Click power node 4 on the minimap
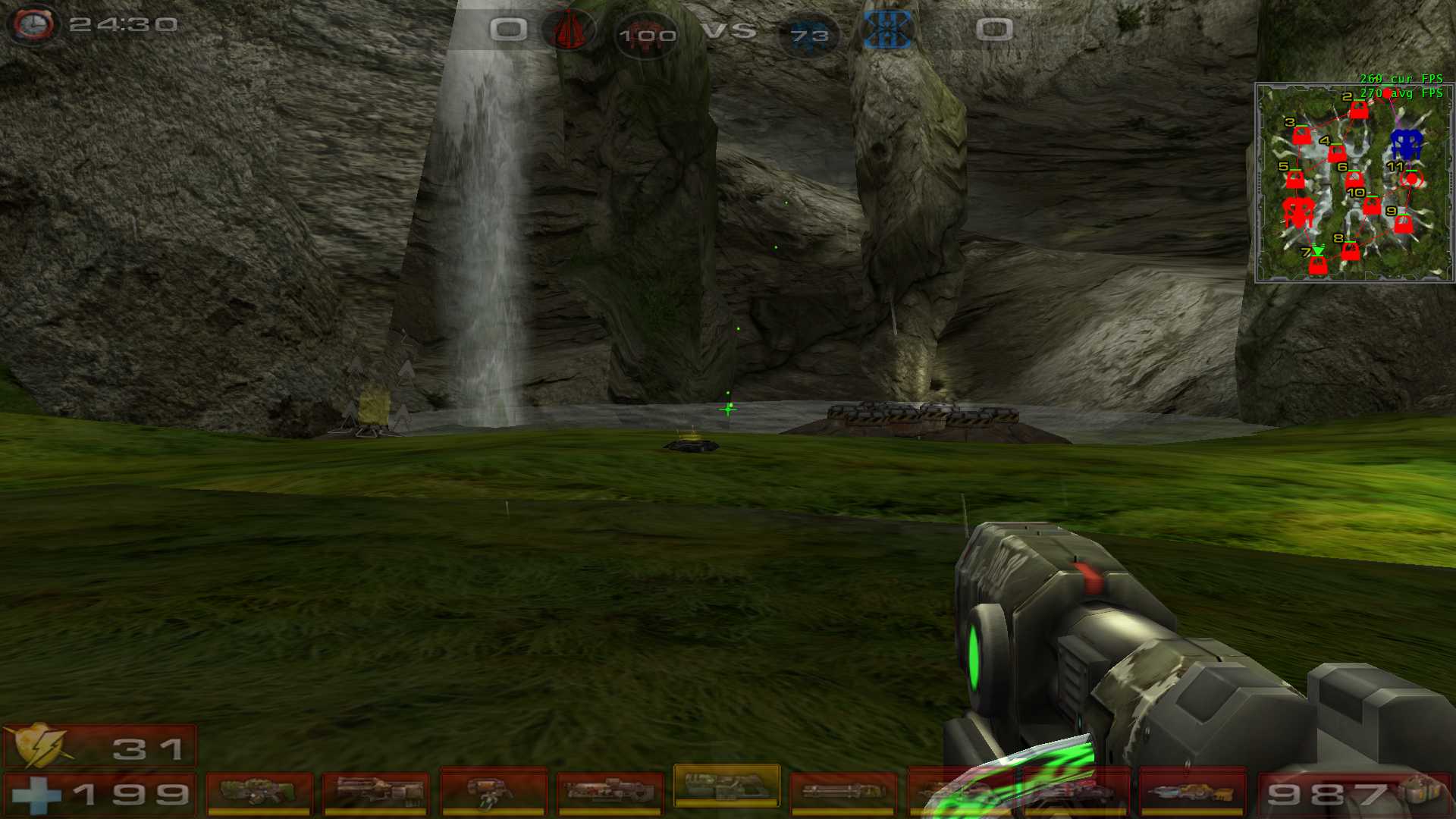The height and width of the screenshot is (819, 1456). 1337,154
